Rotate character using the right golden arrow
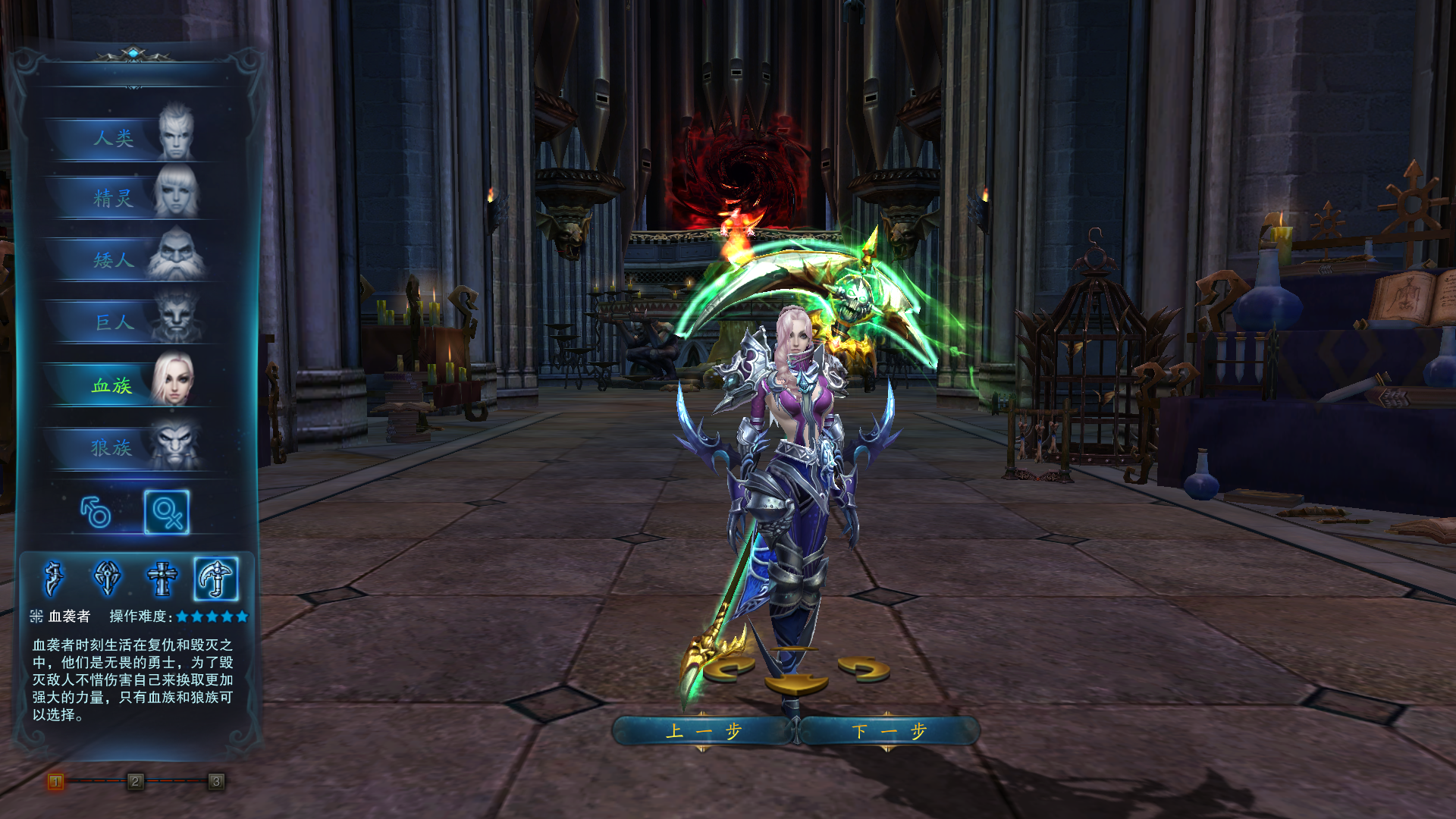The width and height of the screenshot is (1456, 819). 864,669
